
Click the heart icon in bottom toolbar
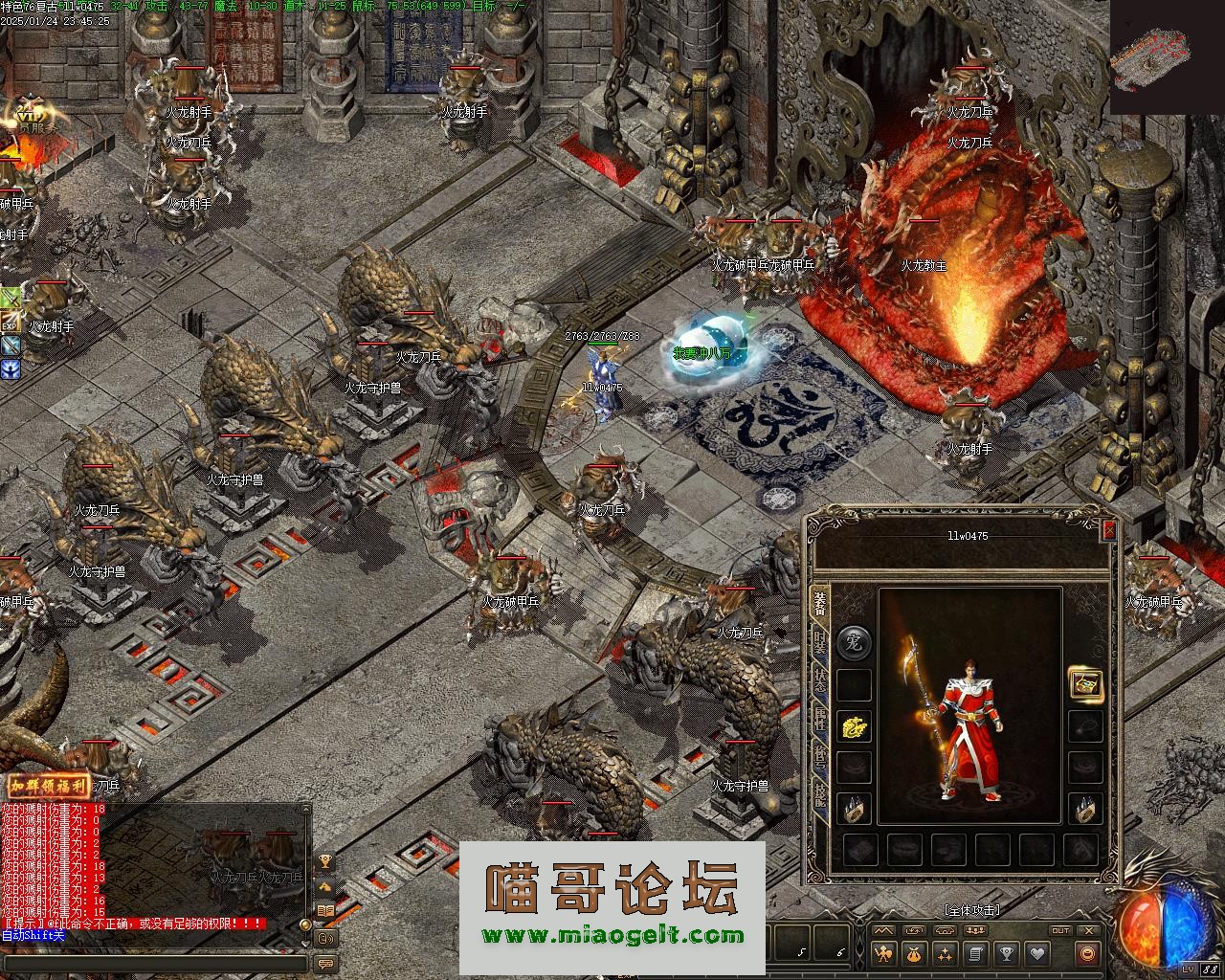[1036, 953]
